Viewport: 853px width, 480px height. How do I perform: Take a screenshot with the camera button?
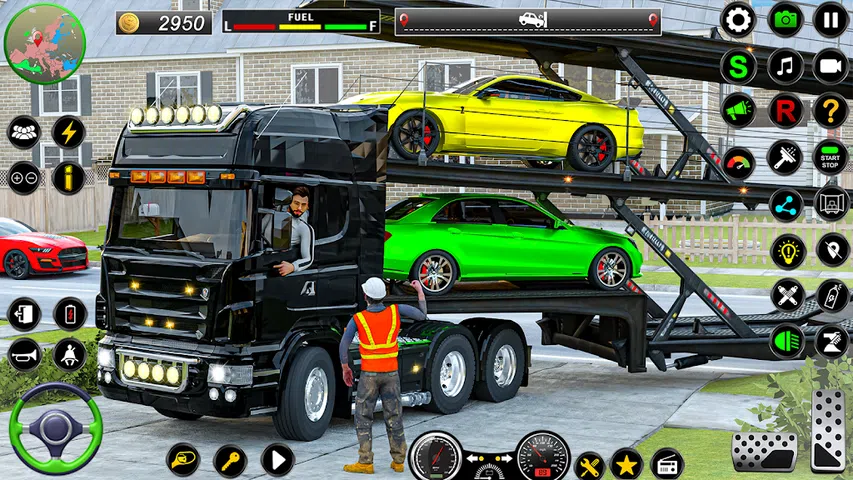tap(785, 19)
